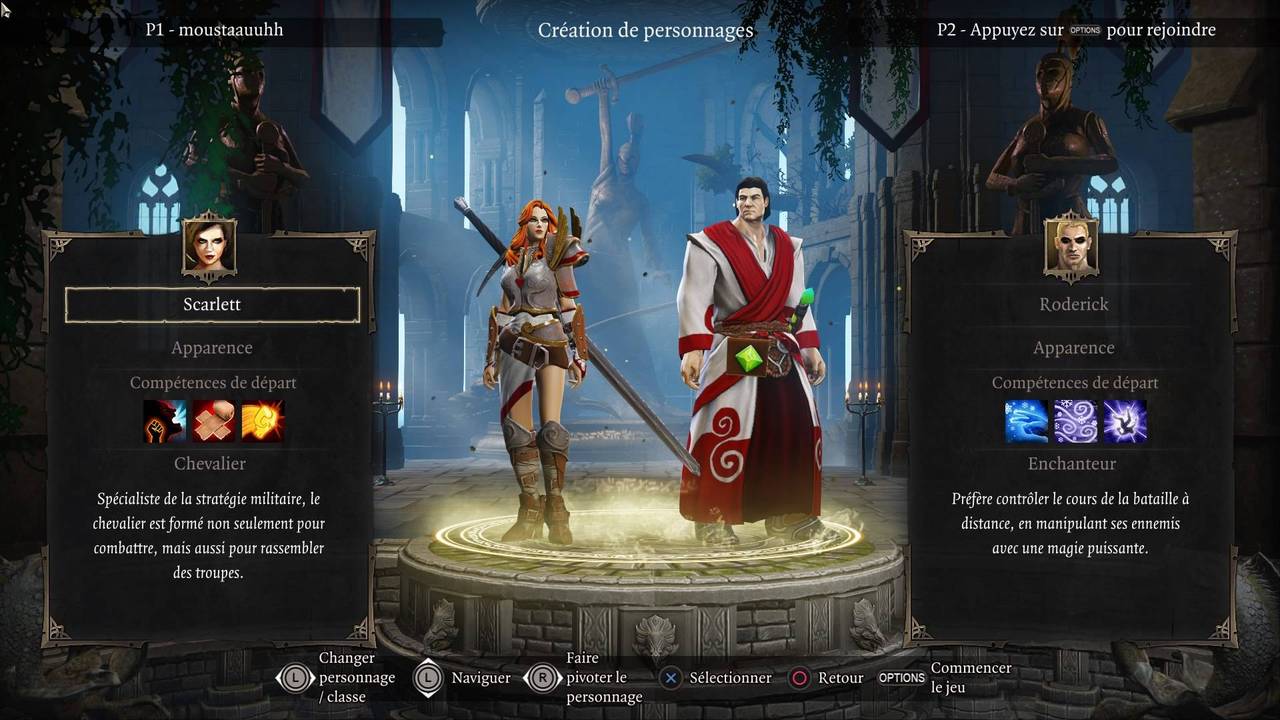Image resolution: width=1280 pixels, height=720 pixels.
Task: Open Scarlett's Compétences de départ entry
Action: pos(213,383)
